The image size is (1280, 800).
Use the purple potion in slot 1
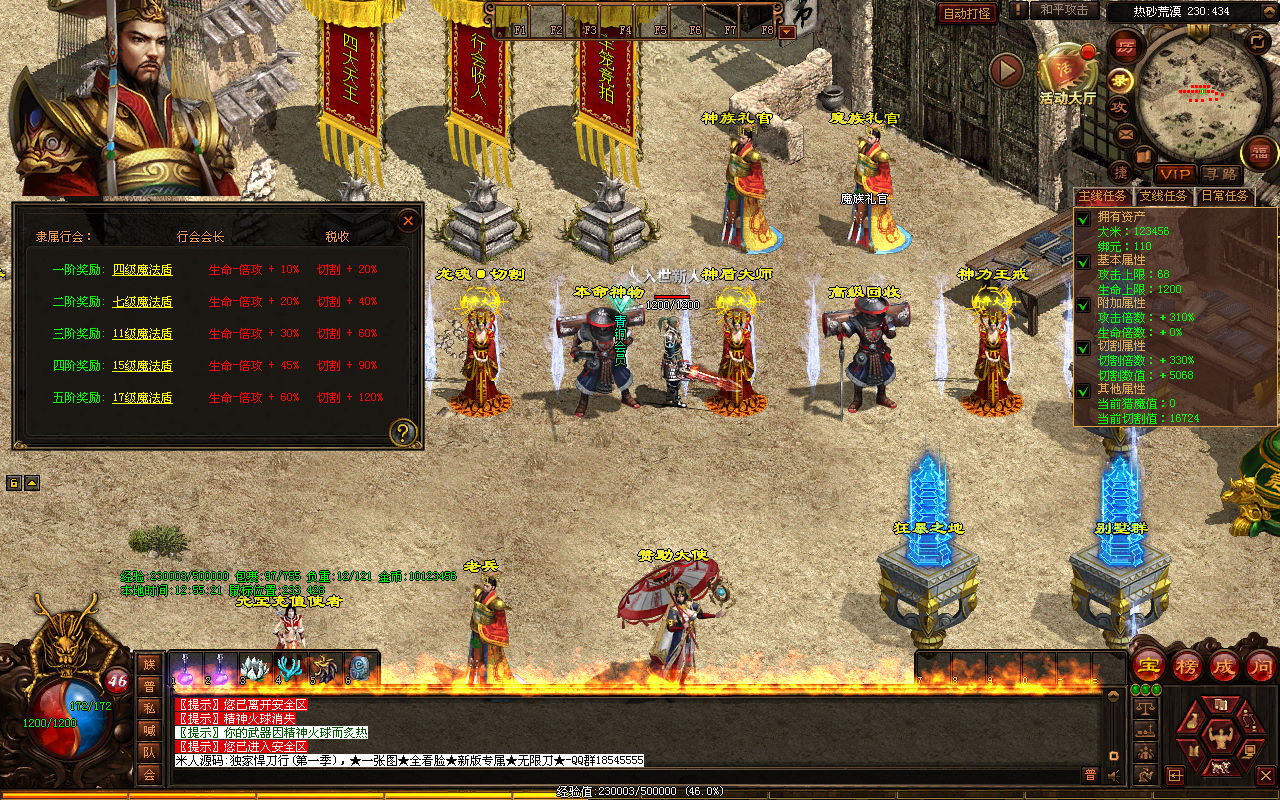186,668
